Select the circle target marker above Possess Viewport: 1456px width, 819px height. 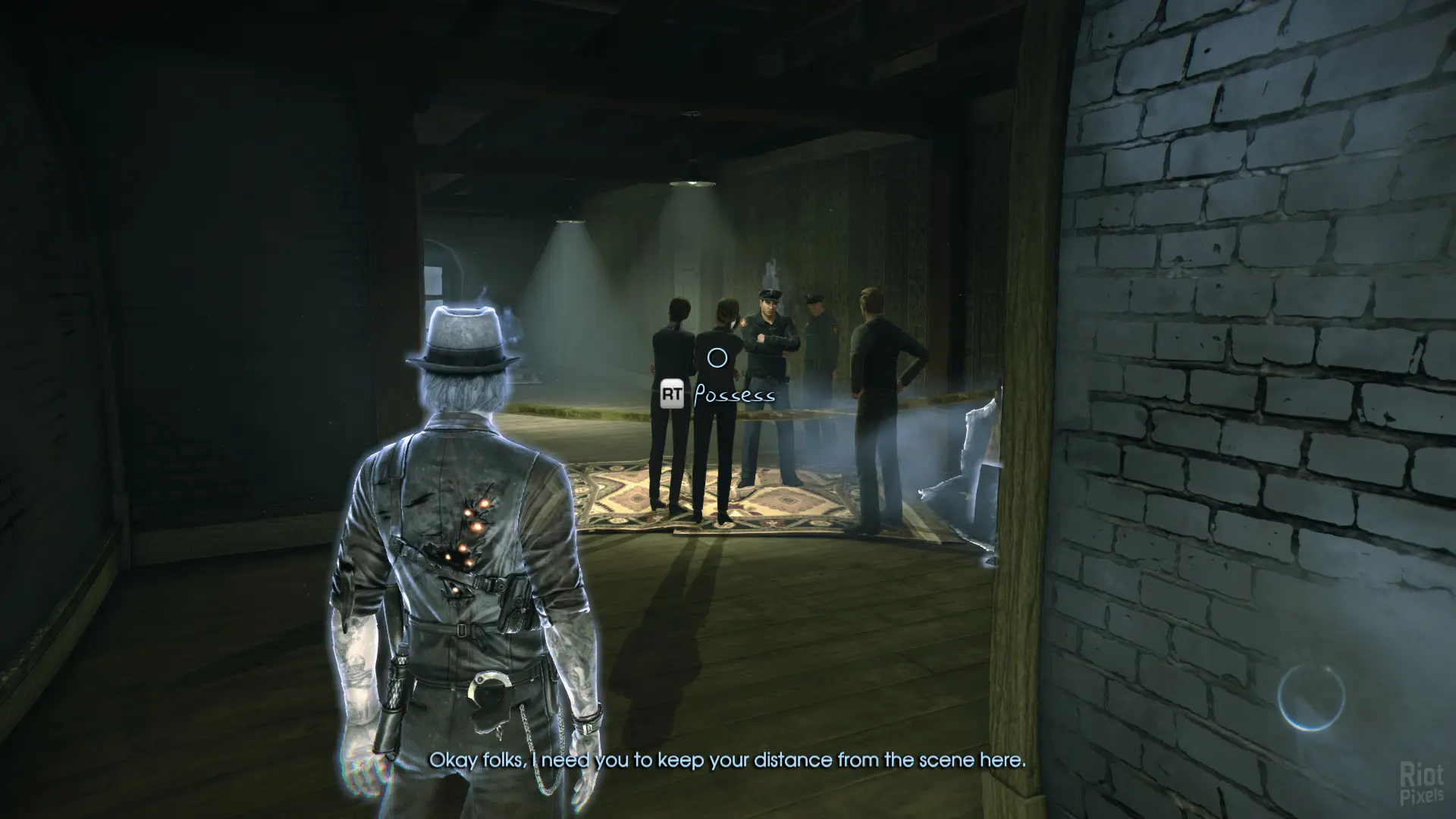pyautogui.click(x=717, y=357)
